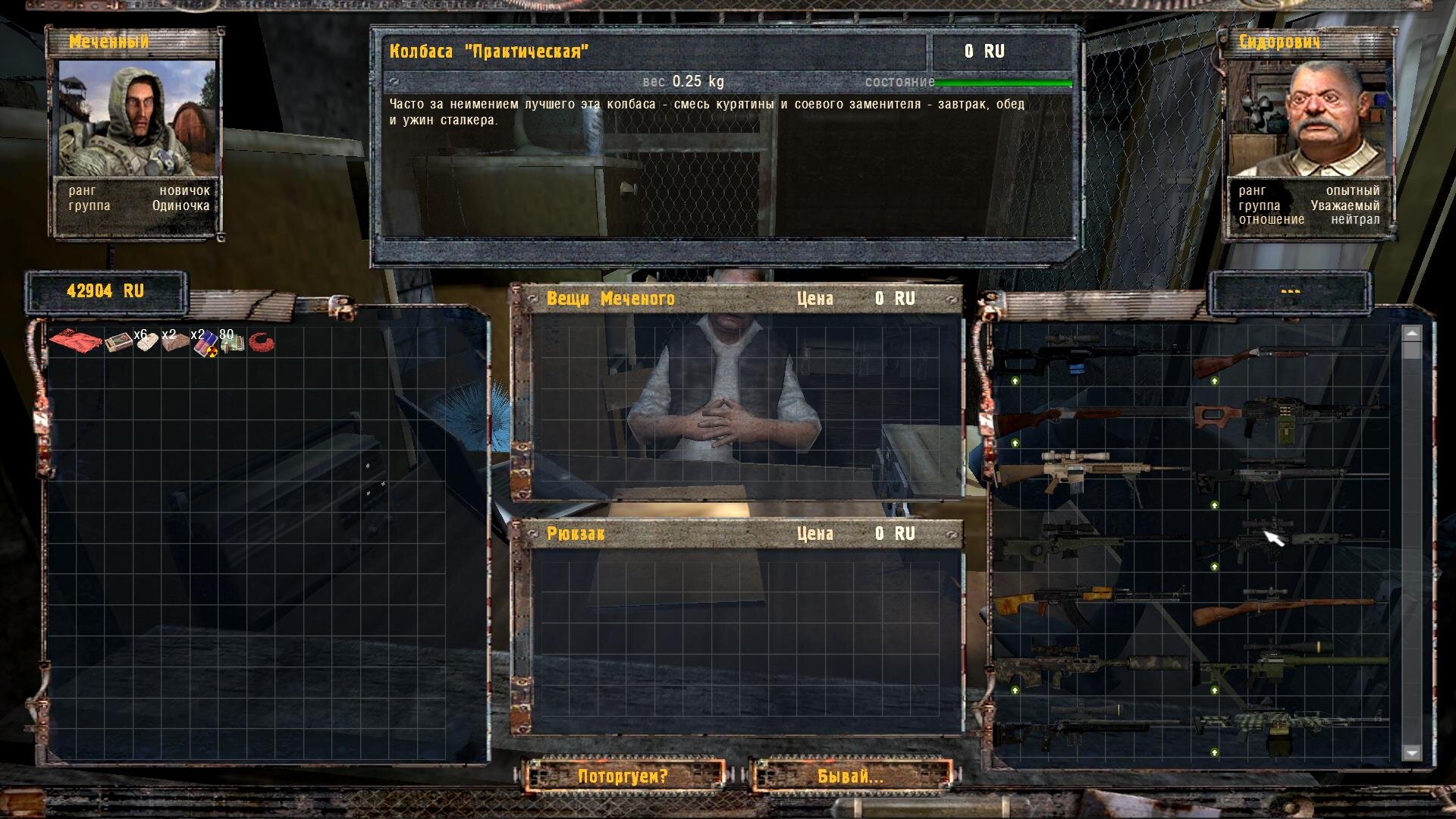The height and width of the screenshot is (819, 1456).
Task: Click the "Поторгуем?" trade button
Action: tap(623, 776)
